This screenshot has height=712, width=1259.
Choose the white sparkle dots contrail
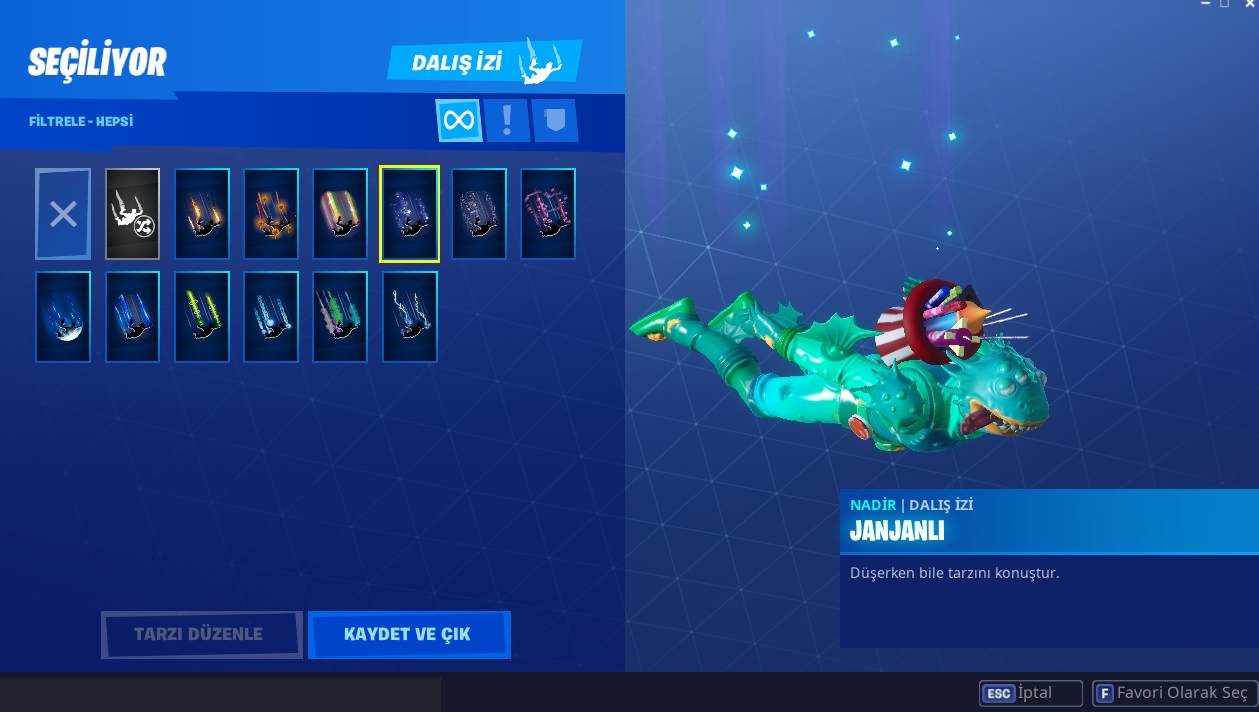[479, 214]
